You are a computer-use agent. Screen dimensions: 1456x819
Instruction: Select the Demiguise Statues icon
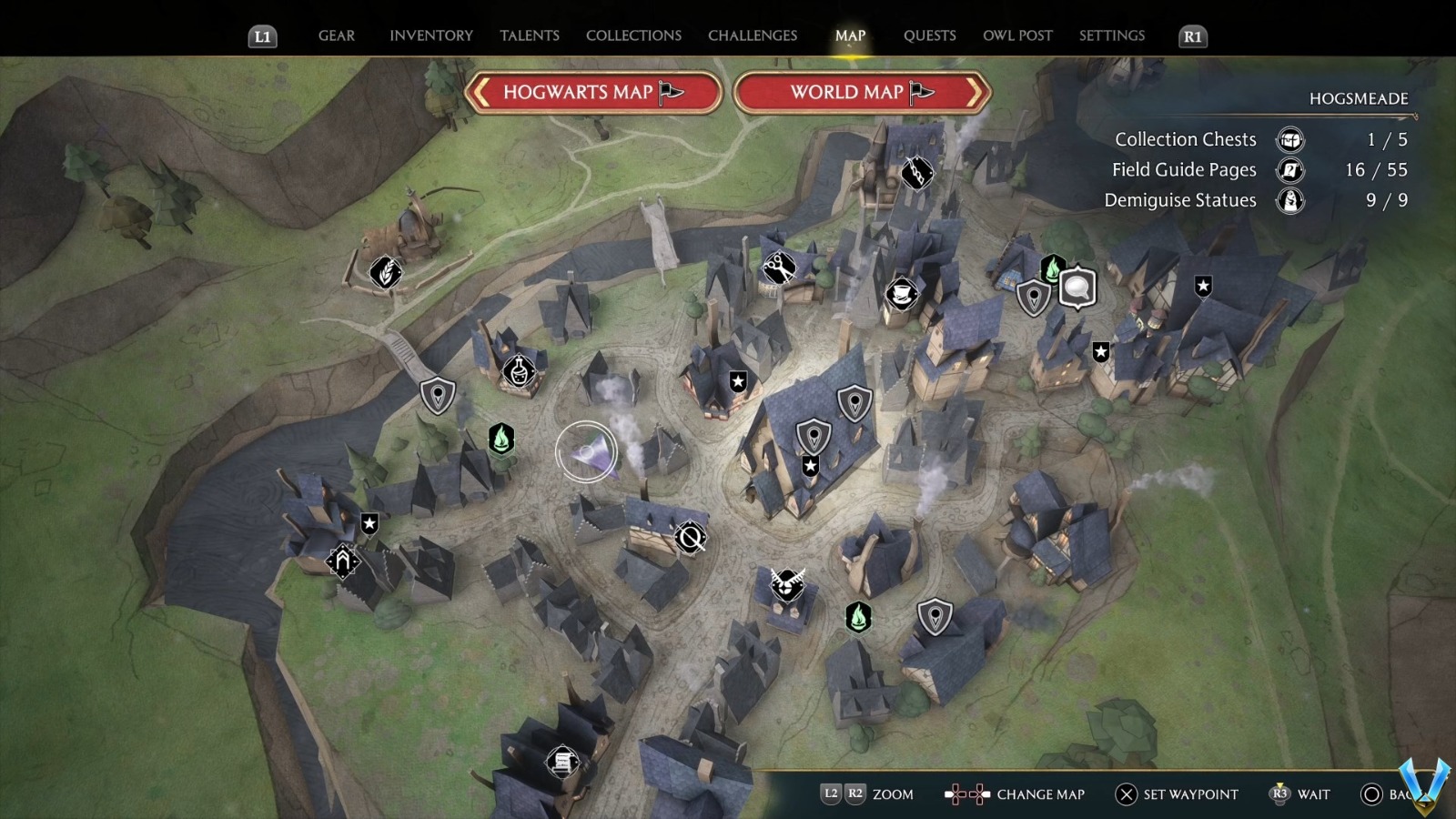coord(1289,201)
